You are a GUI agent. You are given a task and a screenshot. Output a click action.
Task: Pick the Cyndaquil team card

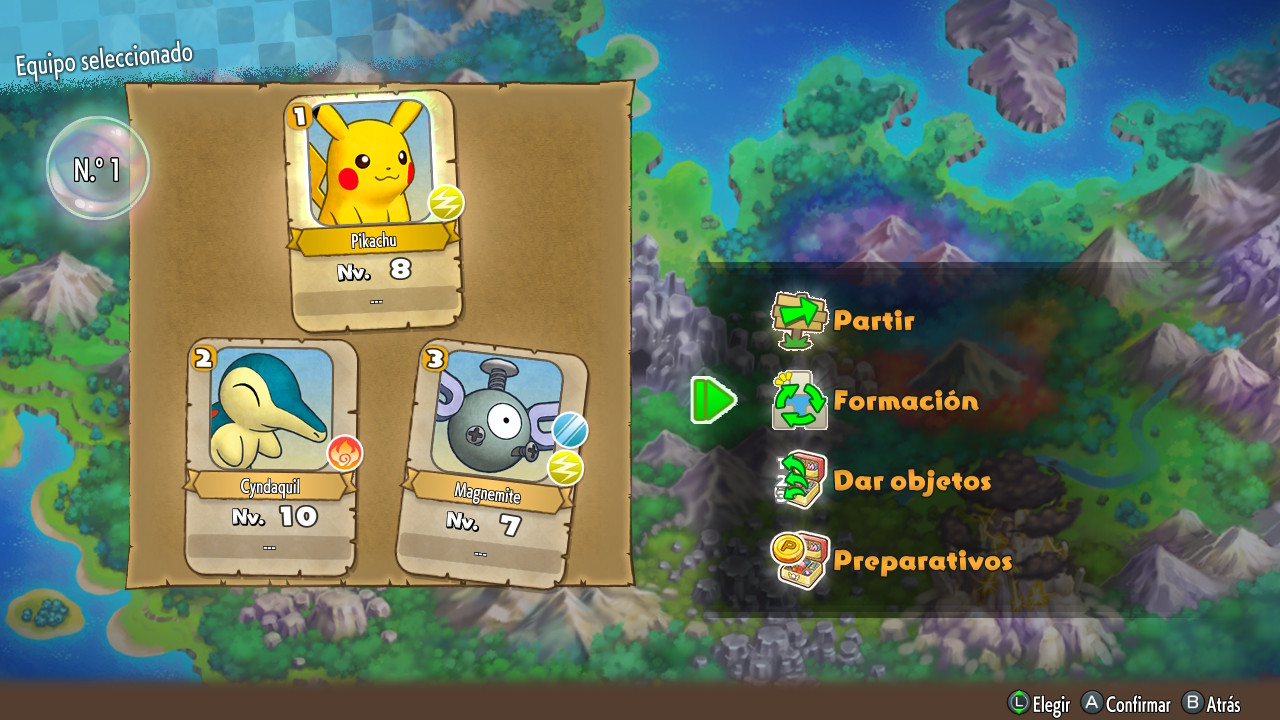pos(270,456)
